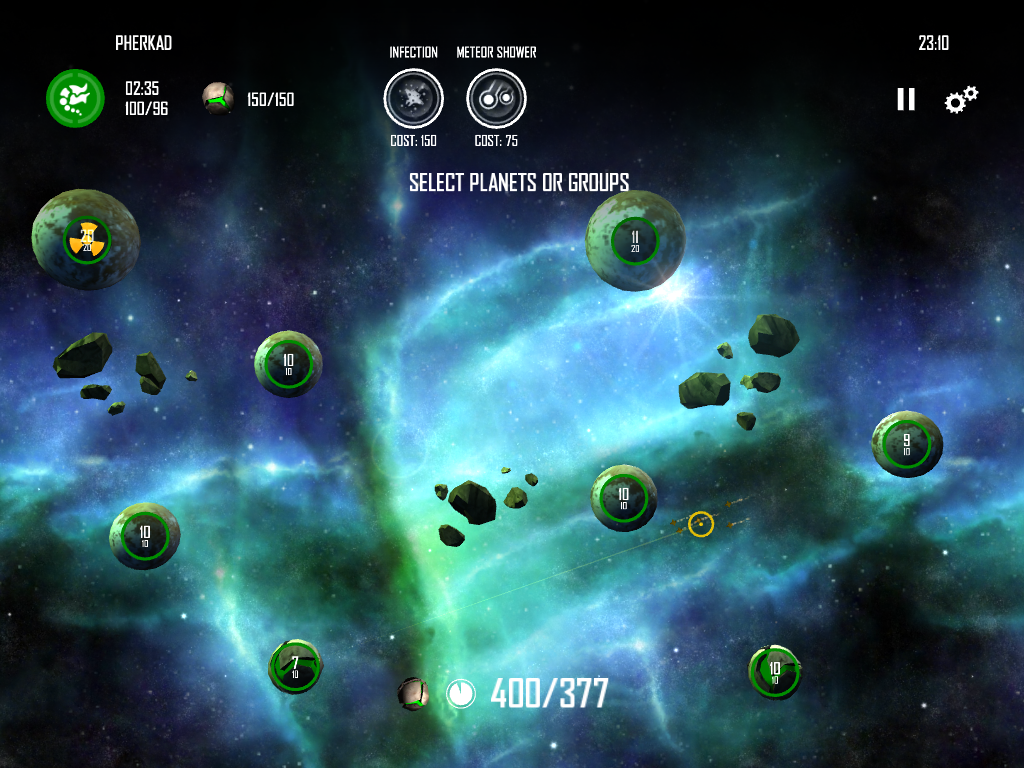This screenshot has width=1024, height=768.
Task: Select the planet showing 7 units
Action: click(x=295, y=666)
